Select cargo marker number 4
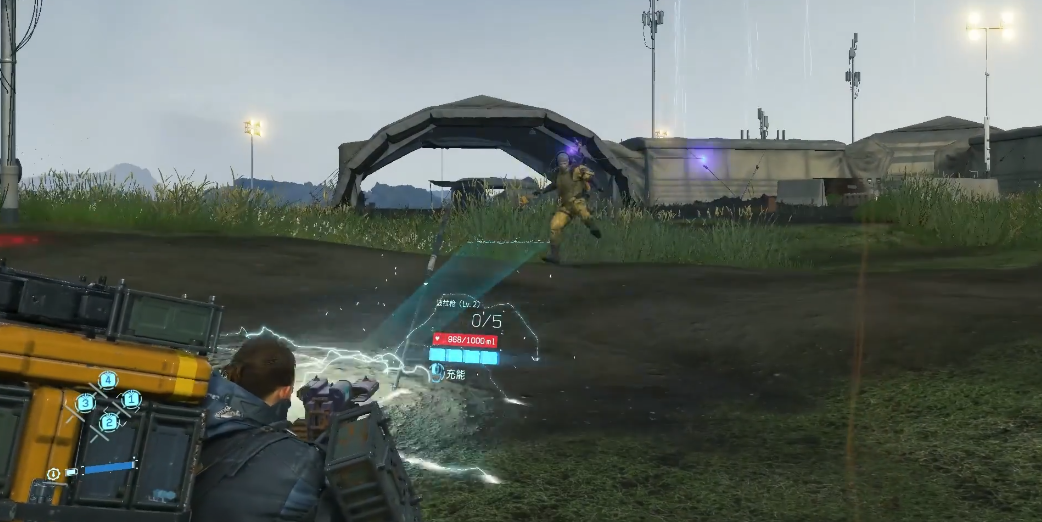This screenshot has width=1042, height=522. 107,380
